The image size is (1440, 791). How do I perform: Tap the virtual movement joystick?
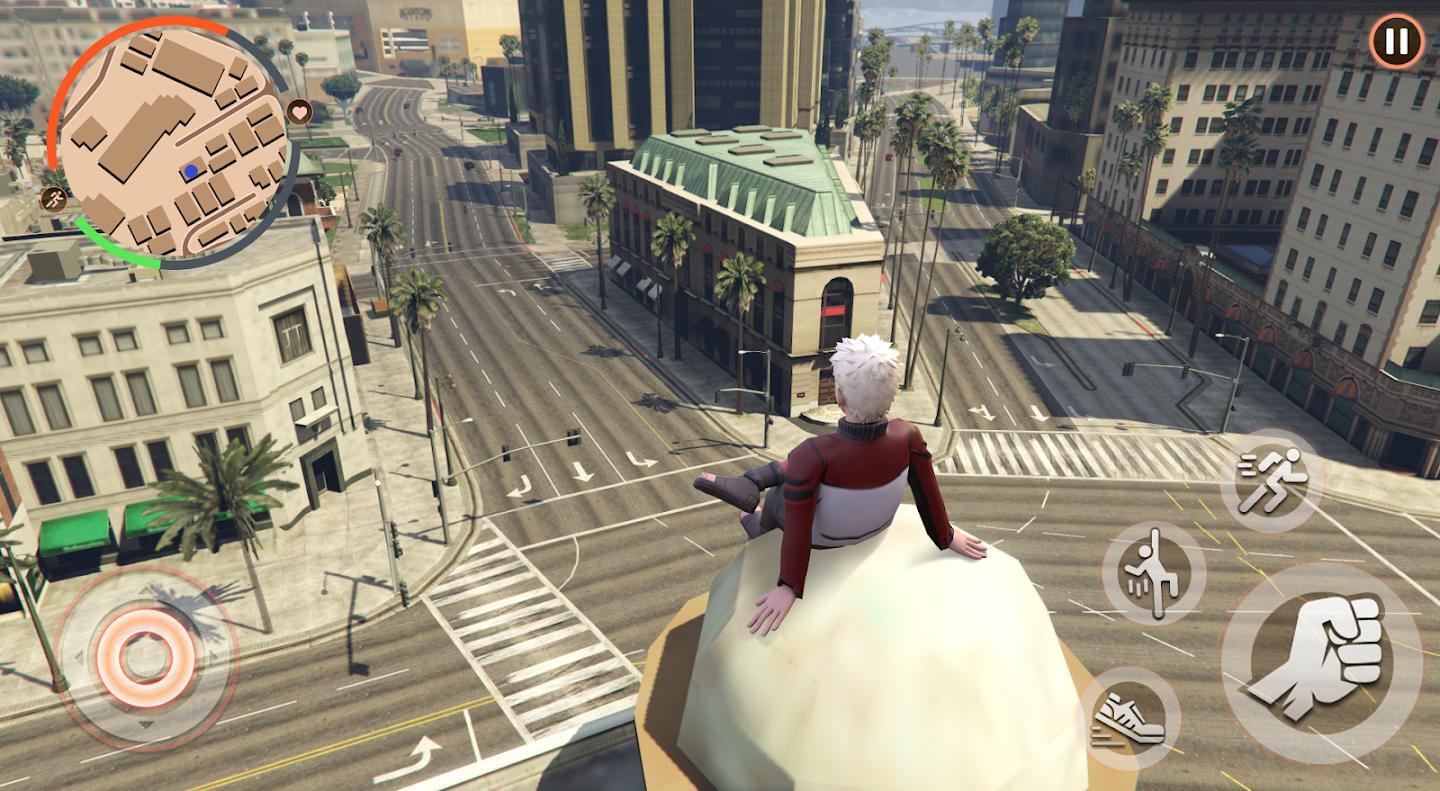click(x=146, y=657)
